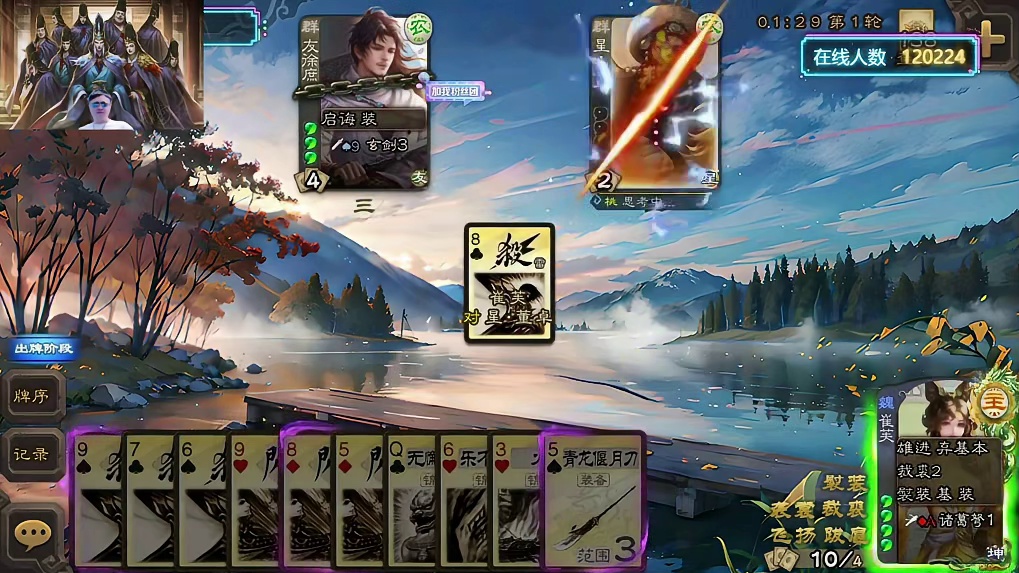This screenshot has width=1019, height=573.
Task: Open the gold plus menu button
Action: click(x=989, y=40)
